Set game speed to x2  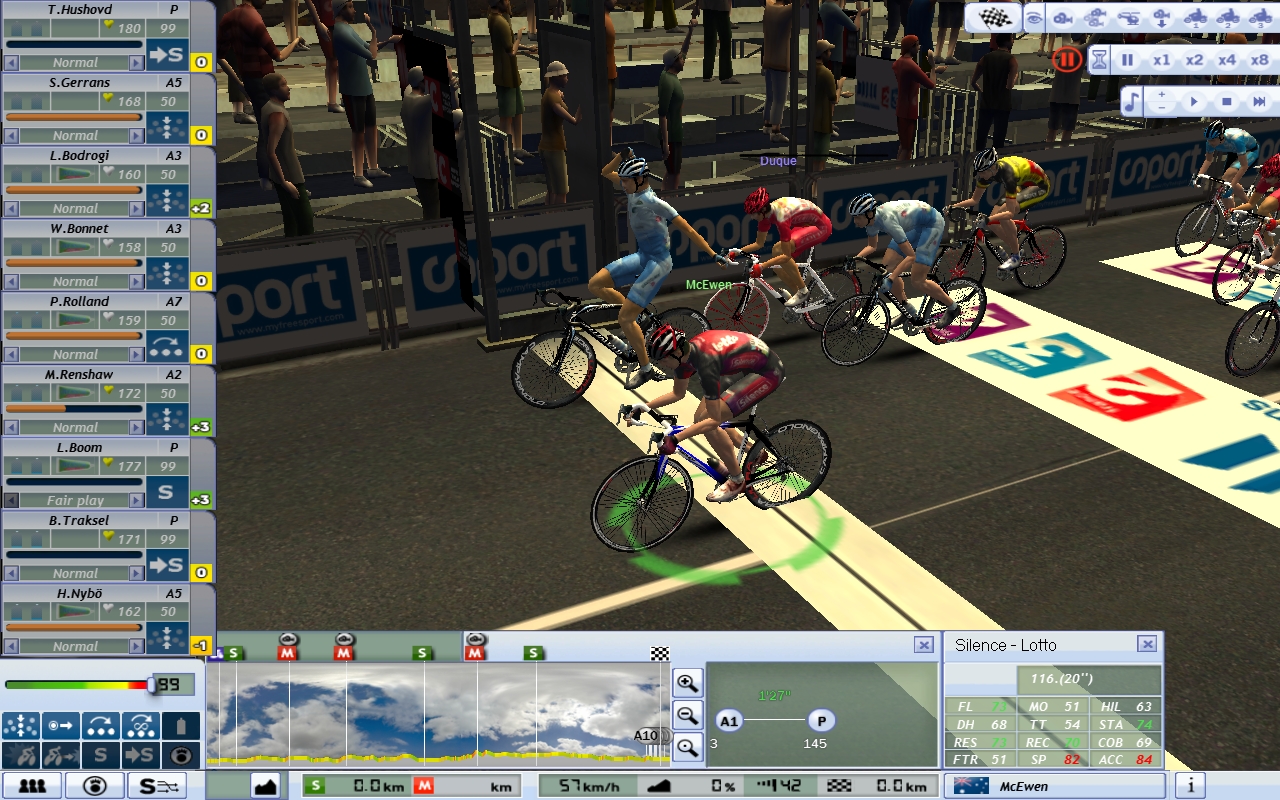[x=1194, y=60]
